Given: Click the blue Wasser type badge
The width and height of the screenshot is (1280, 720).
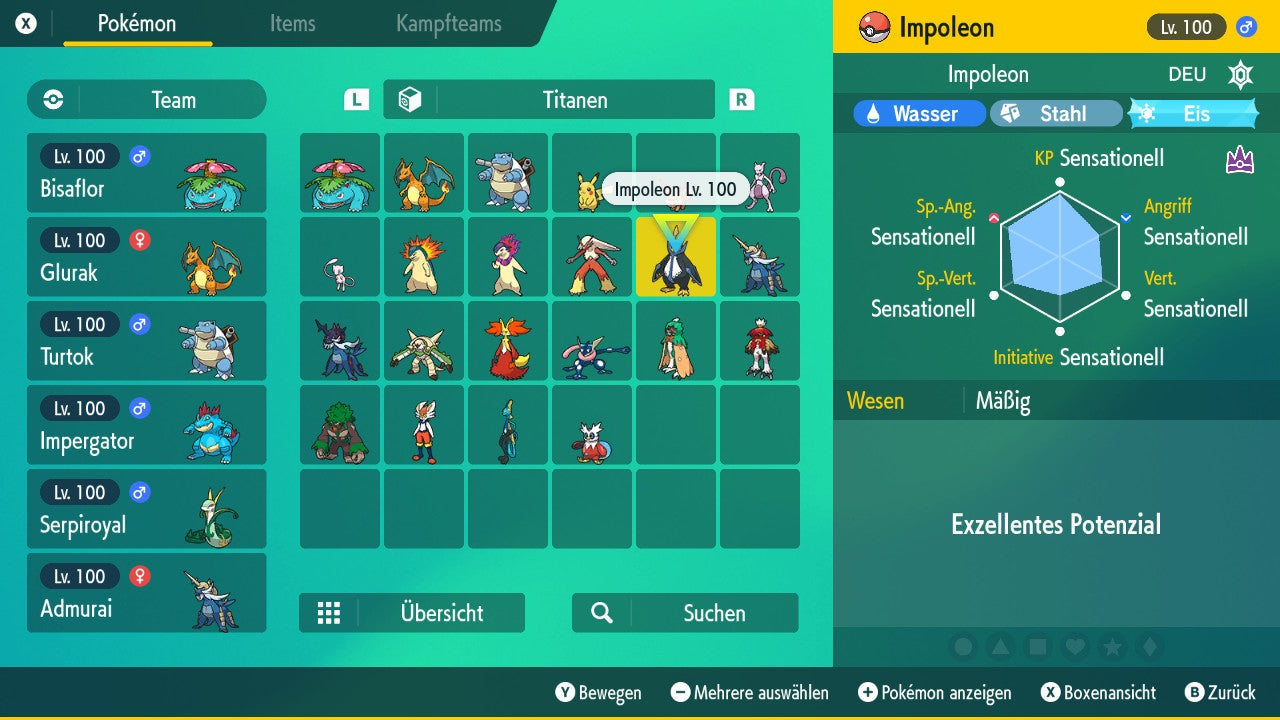Looking at the screenshot, I should [917, 113].
